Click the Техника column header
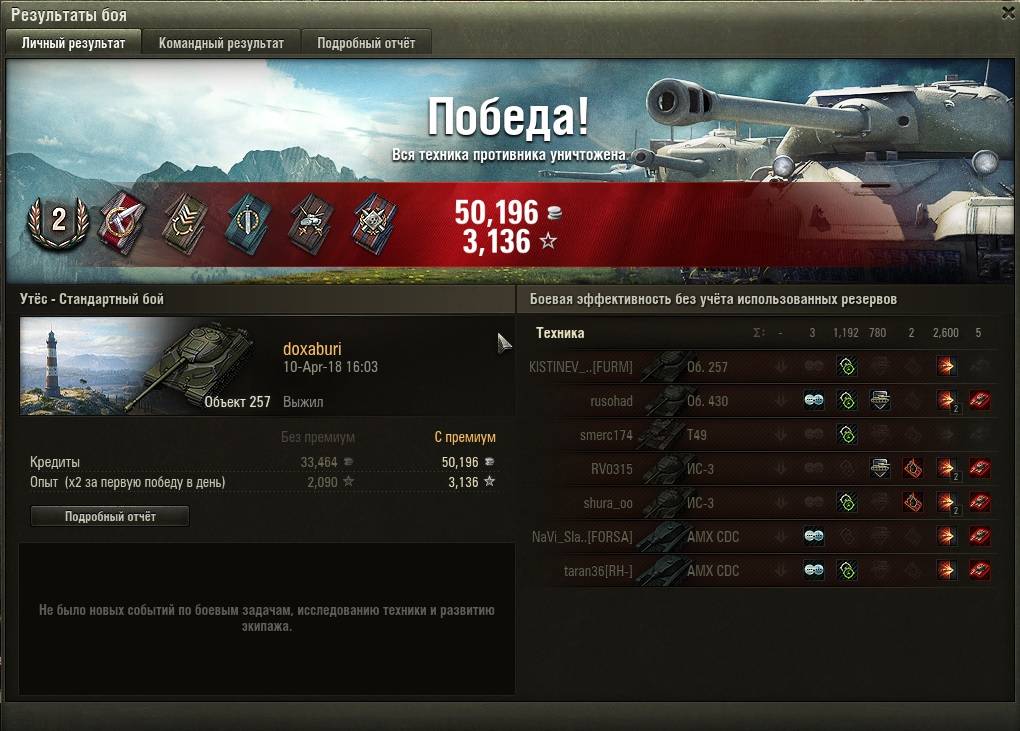 pyautogui.click(x=560, y=333)
